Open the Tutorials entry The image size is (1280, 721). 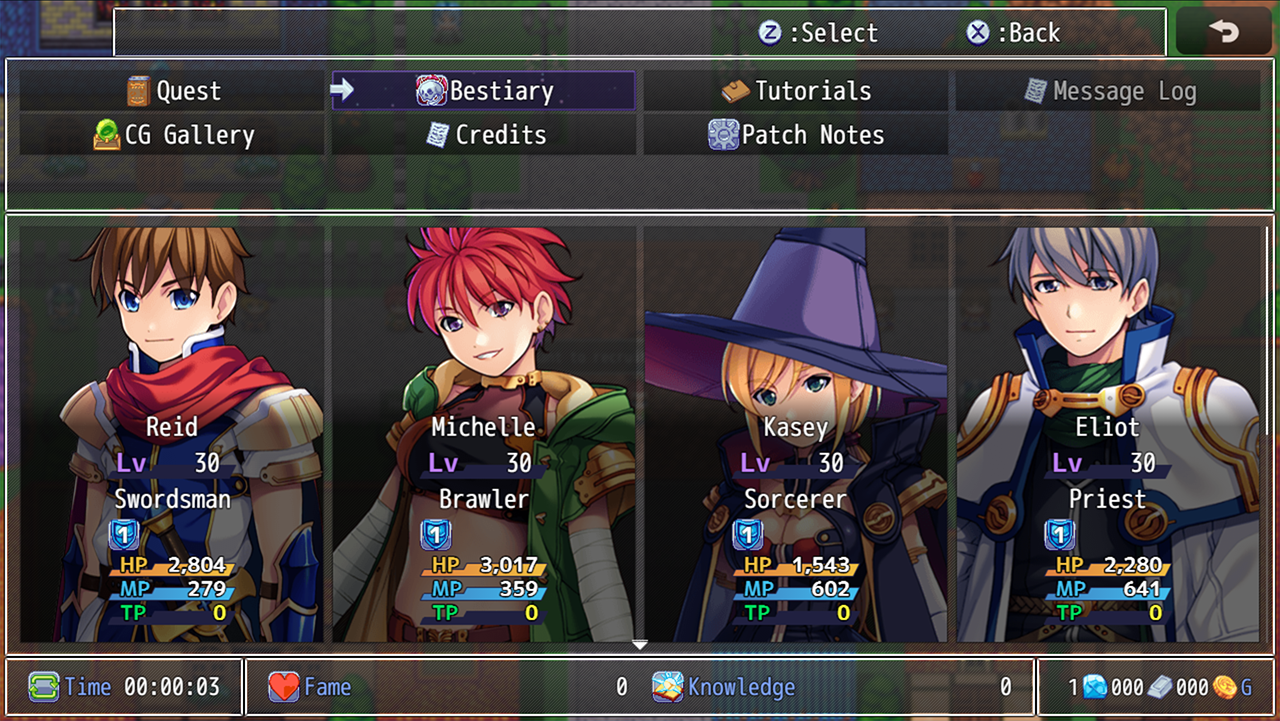coord(796,91)
